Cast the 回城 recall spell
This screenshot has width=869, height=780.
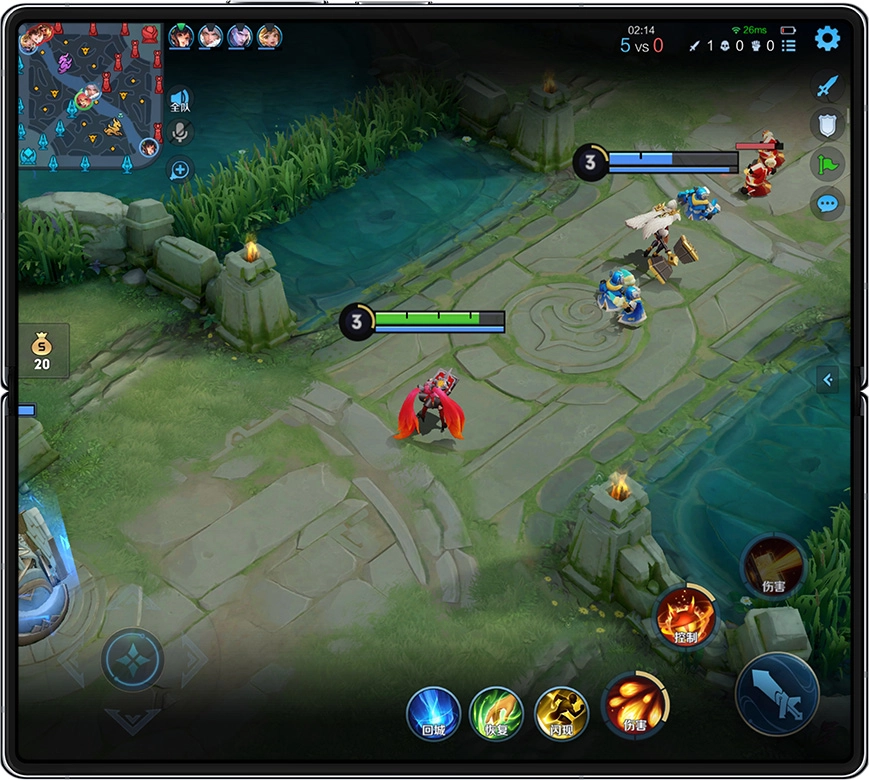(x=433, y=713)
